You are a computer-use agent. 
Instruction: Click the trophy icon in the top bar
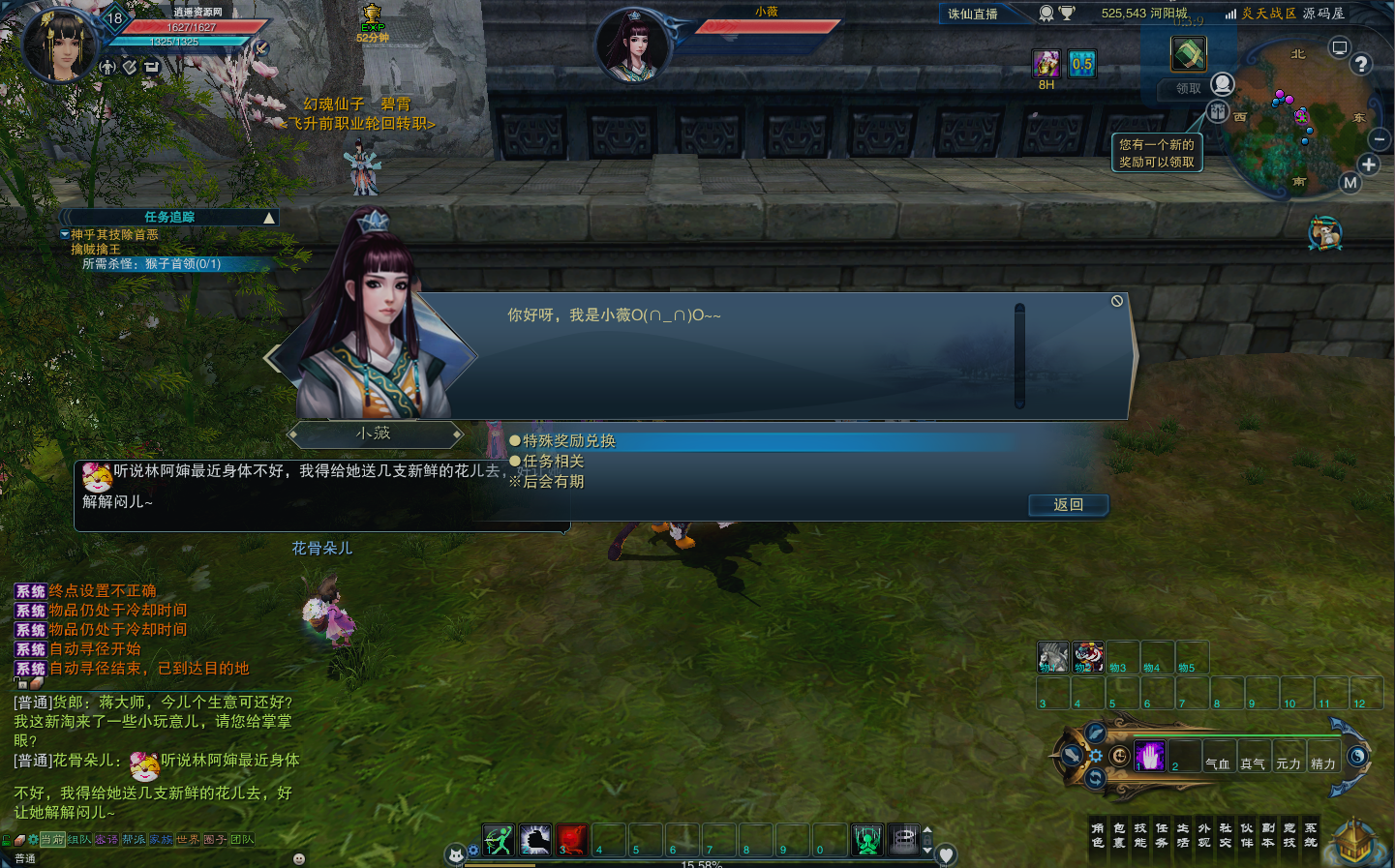coord(1069,12)
